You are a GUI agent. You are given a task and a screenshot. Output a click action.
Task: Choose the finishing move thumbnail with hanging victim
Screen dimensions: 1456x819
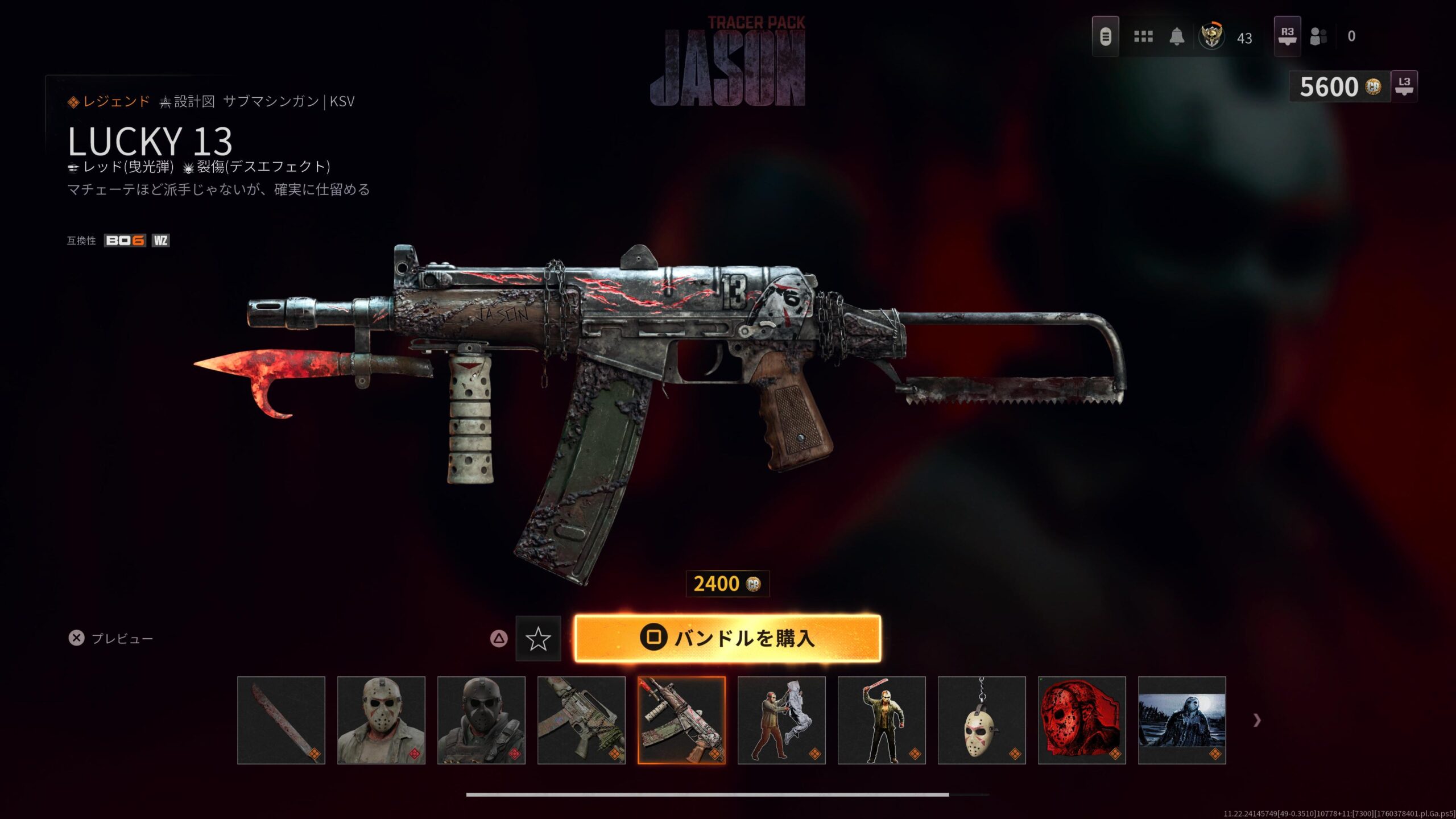[781, 720]
